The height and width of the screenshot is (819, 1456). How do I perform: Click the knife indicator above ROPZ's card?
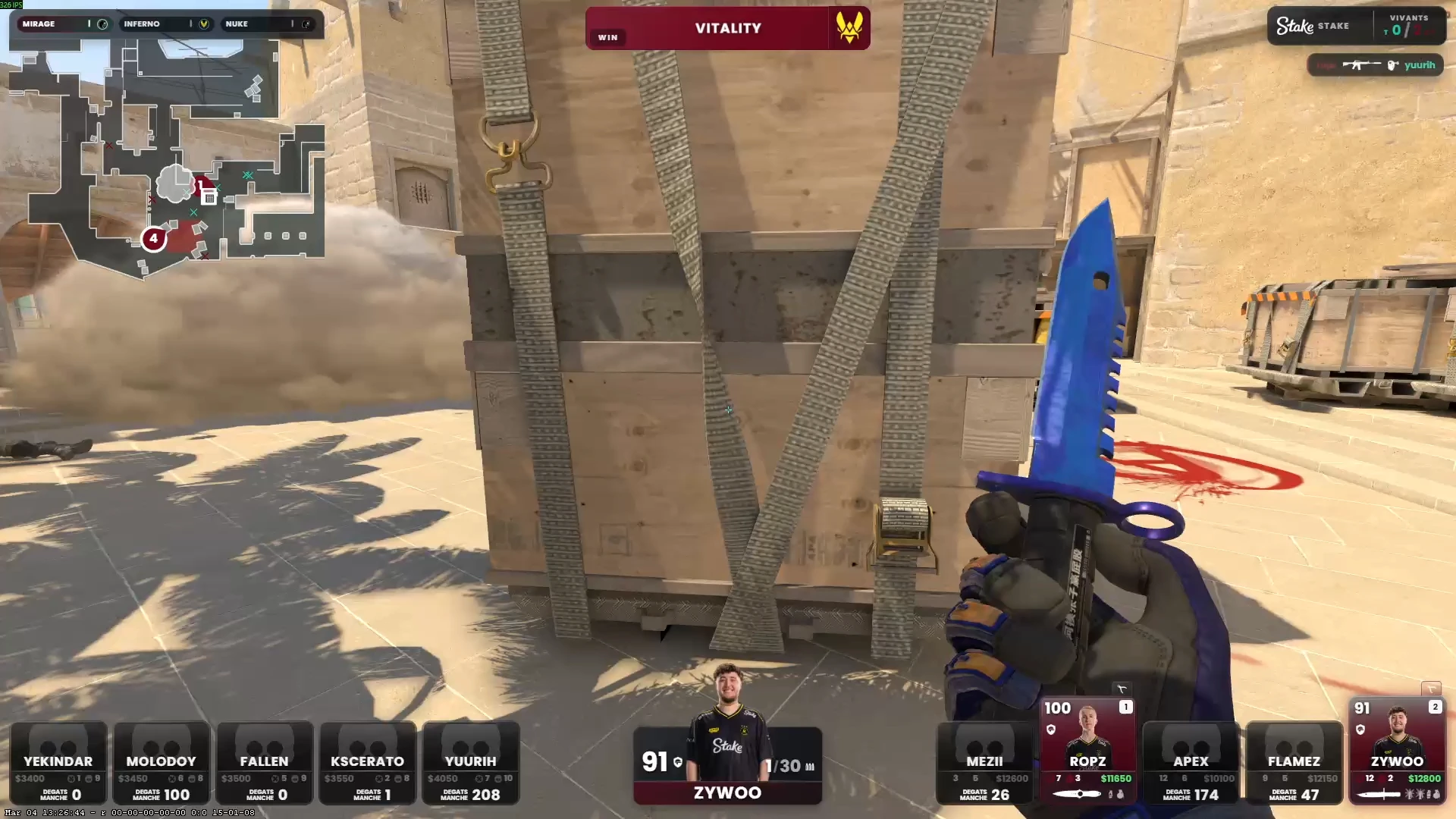tap(1122, 688)
